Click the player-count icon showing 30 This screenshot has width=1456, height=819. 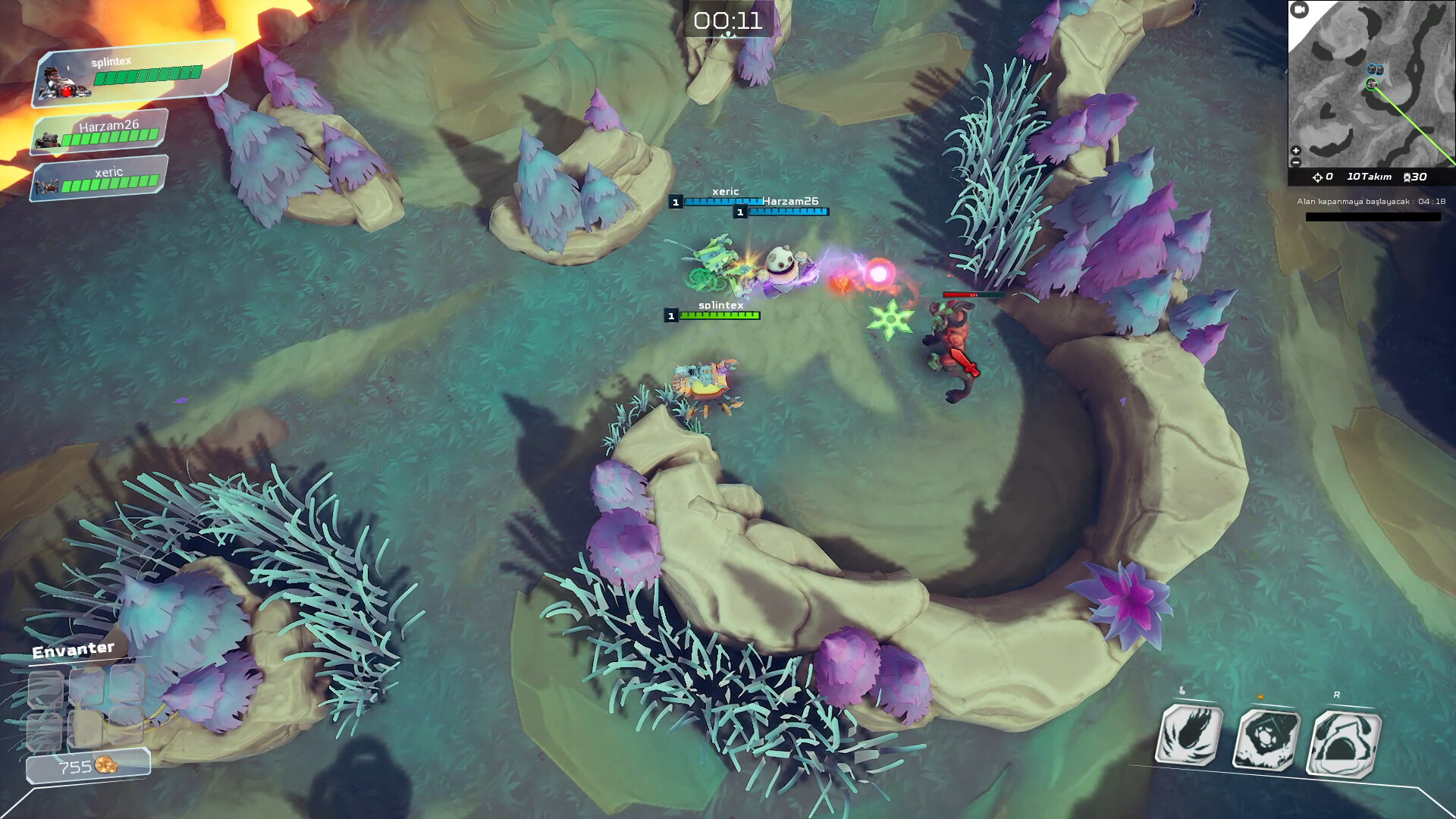[x=1407, y=177]
